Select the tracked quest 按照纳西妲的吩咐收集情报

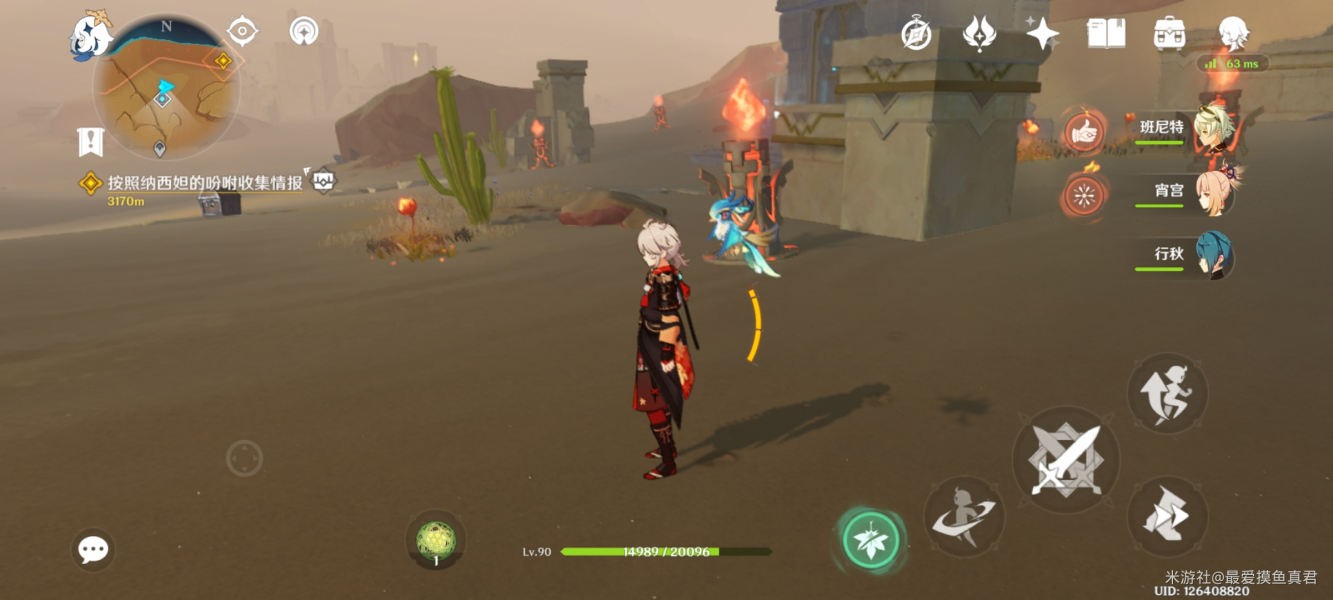tap(204, 183)
